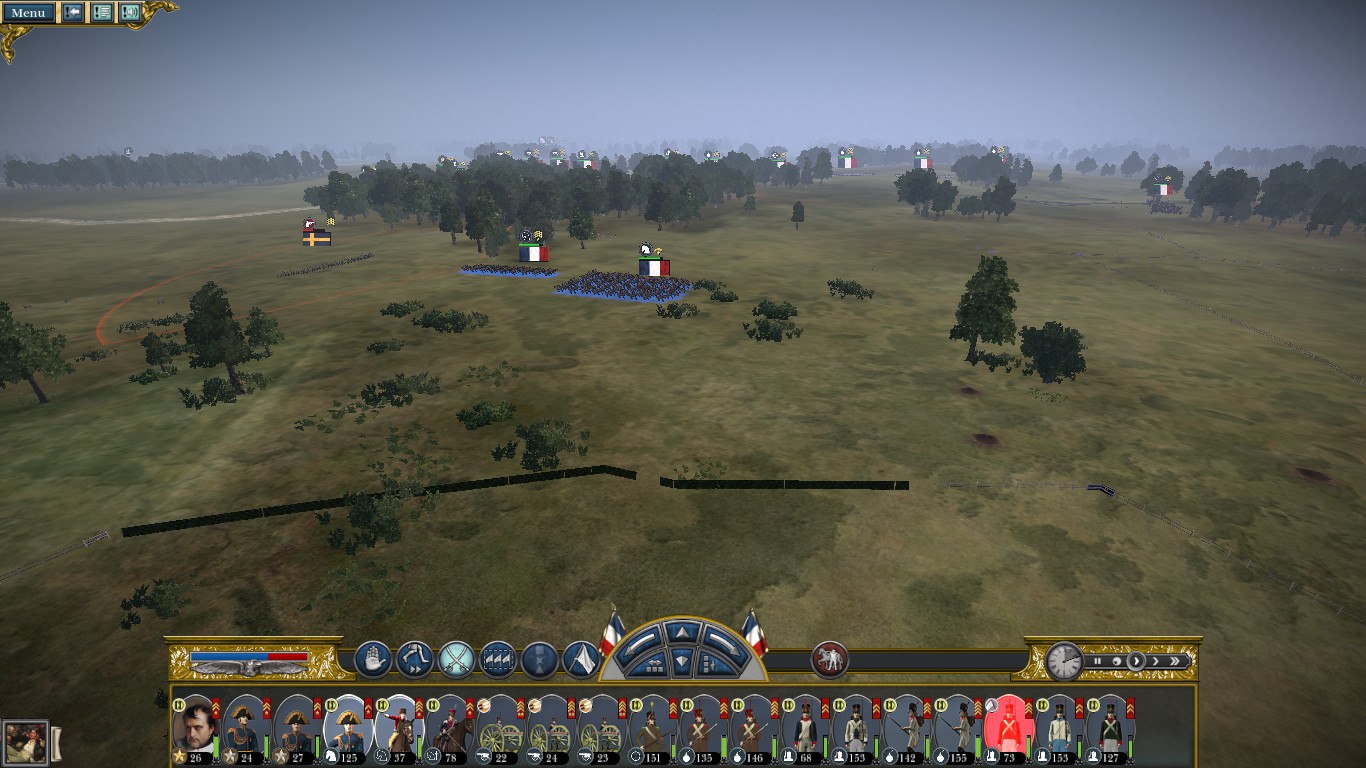Click the red cavalry horse button

830,659
